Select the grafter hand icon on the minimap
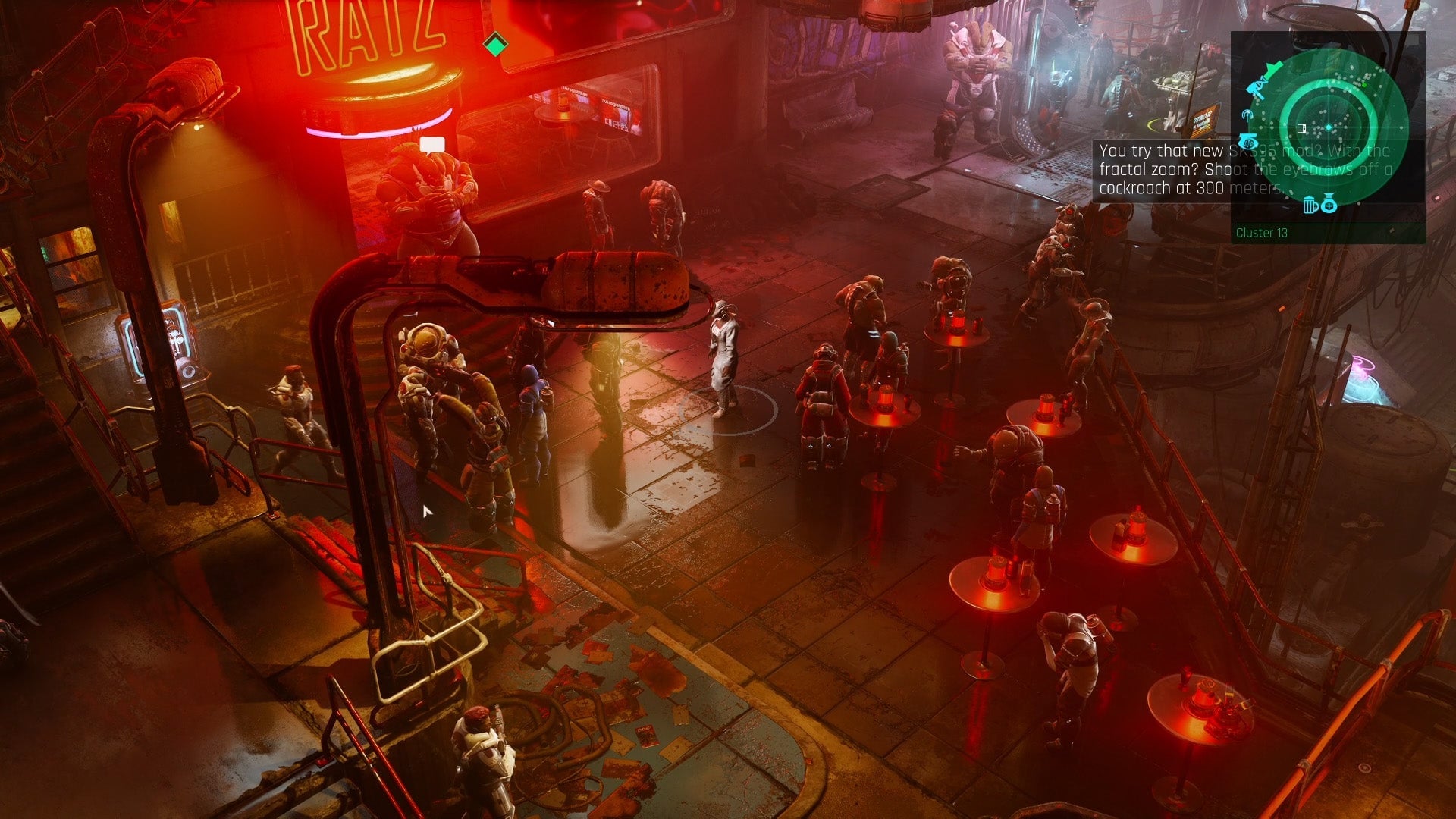Viewport: 1456px width, 819px height. pos(1249,141)
